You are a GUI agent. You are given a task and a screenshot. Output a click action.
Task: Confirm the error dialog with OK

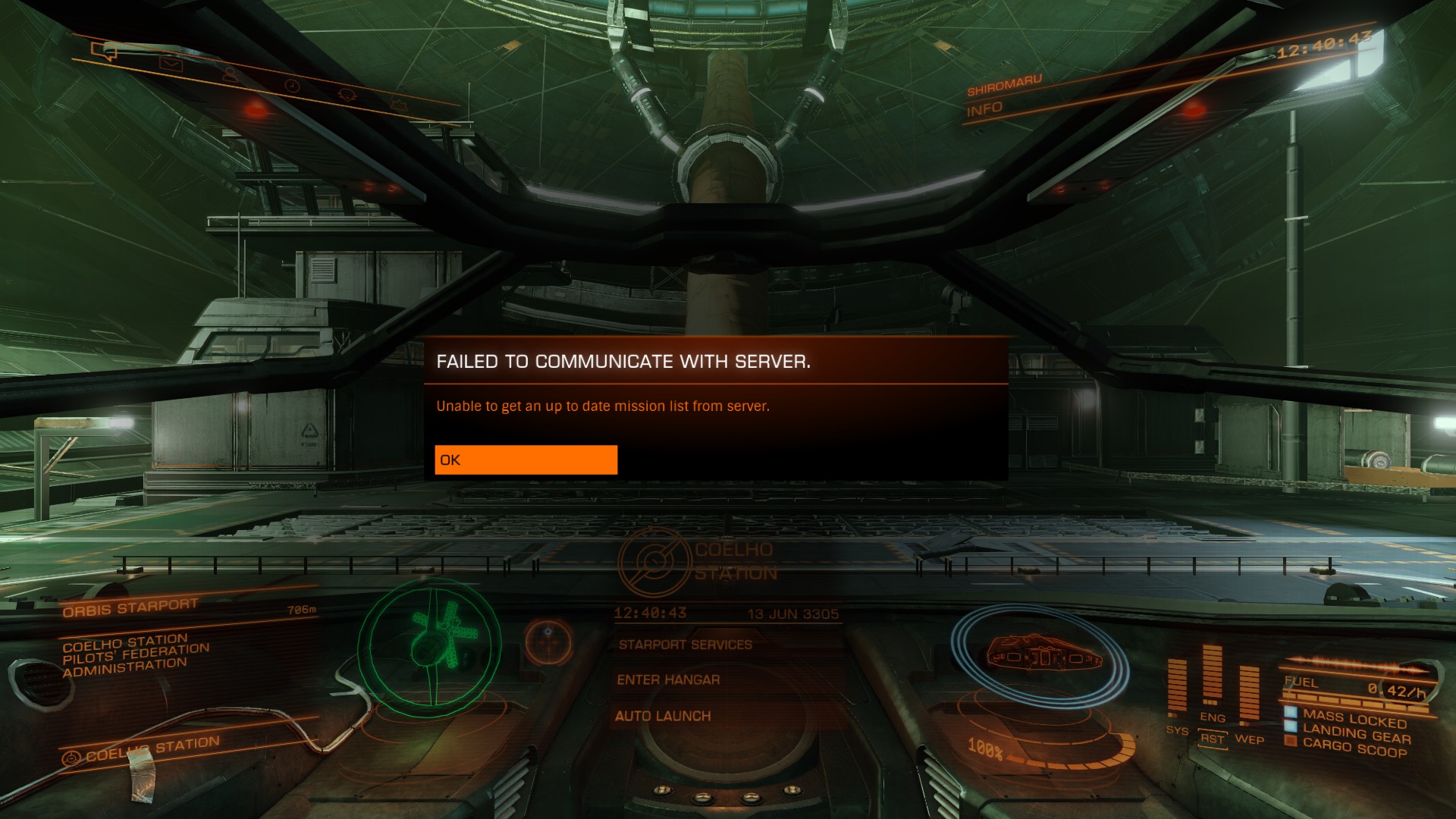(x=526, y=460)
